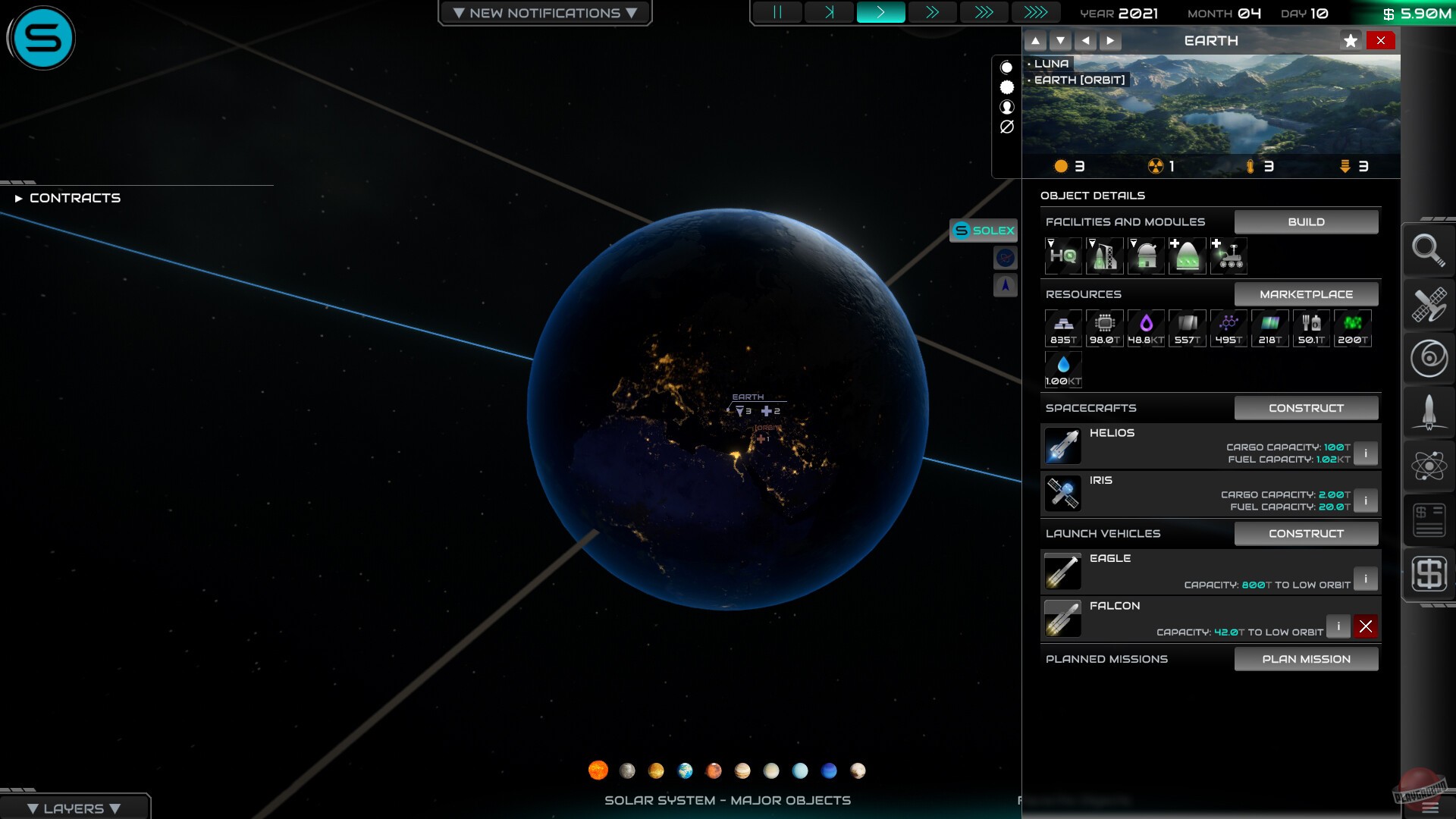This screenshot has width=1456, height=819.
Task: Select Earth Orbit in the location list
Action: pos(1079,79)
